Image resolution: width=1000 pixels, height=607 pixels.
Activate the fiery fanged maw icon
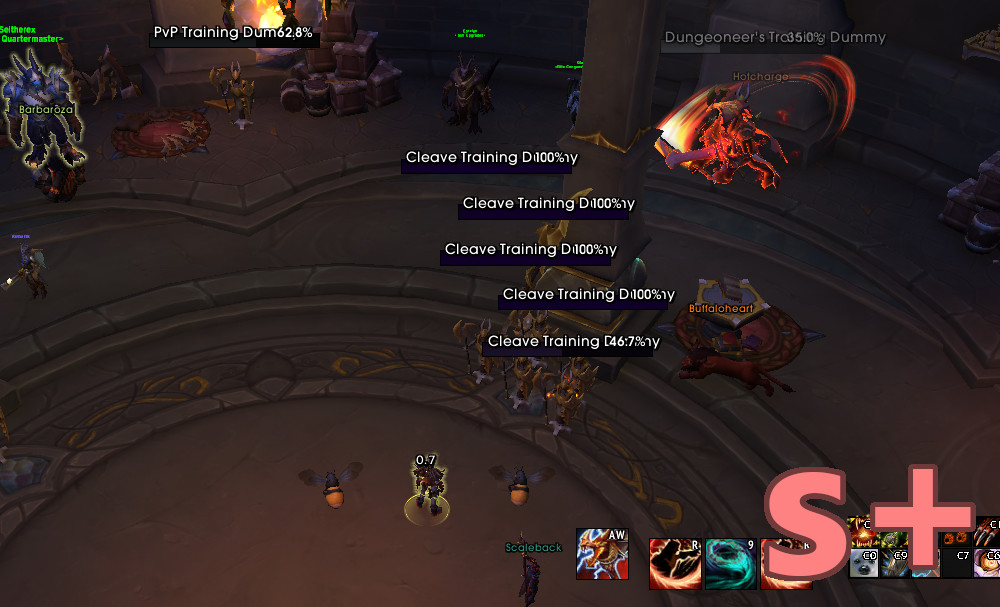click(862, 529)
